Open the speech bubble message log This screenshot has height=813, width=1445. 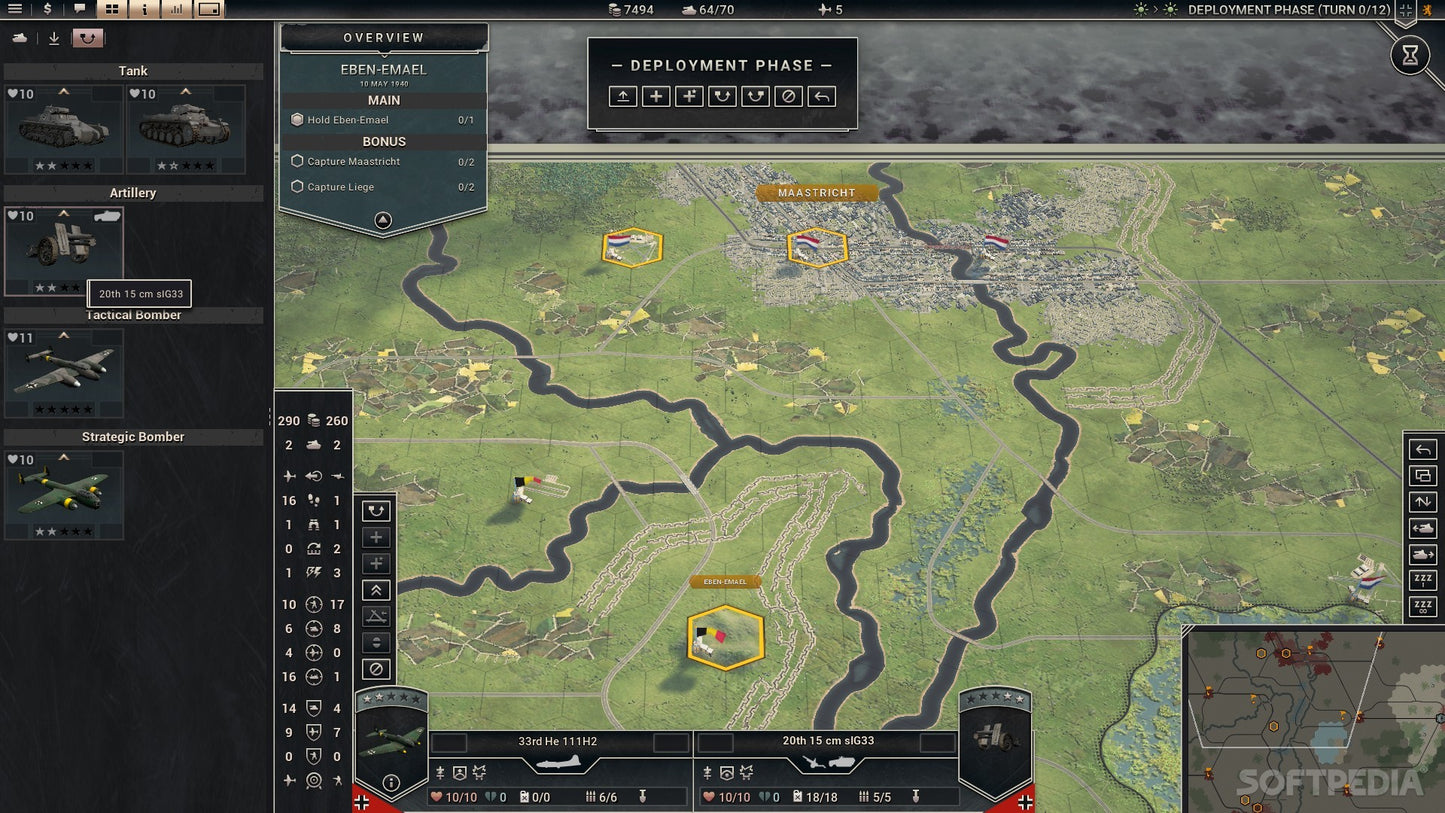tap(79, 10)
